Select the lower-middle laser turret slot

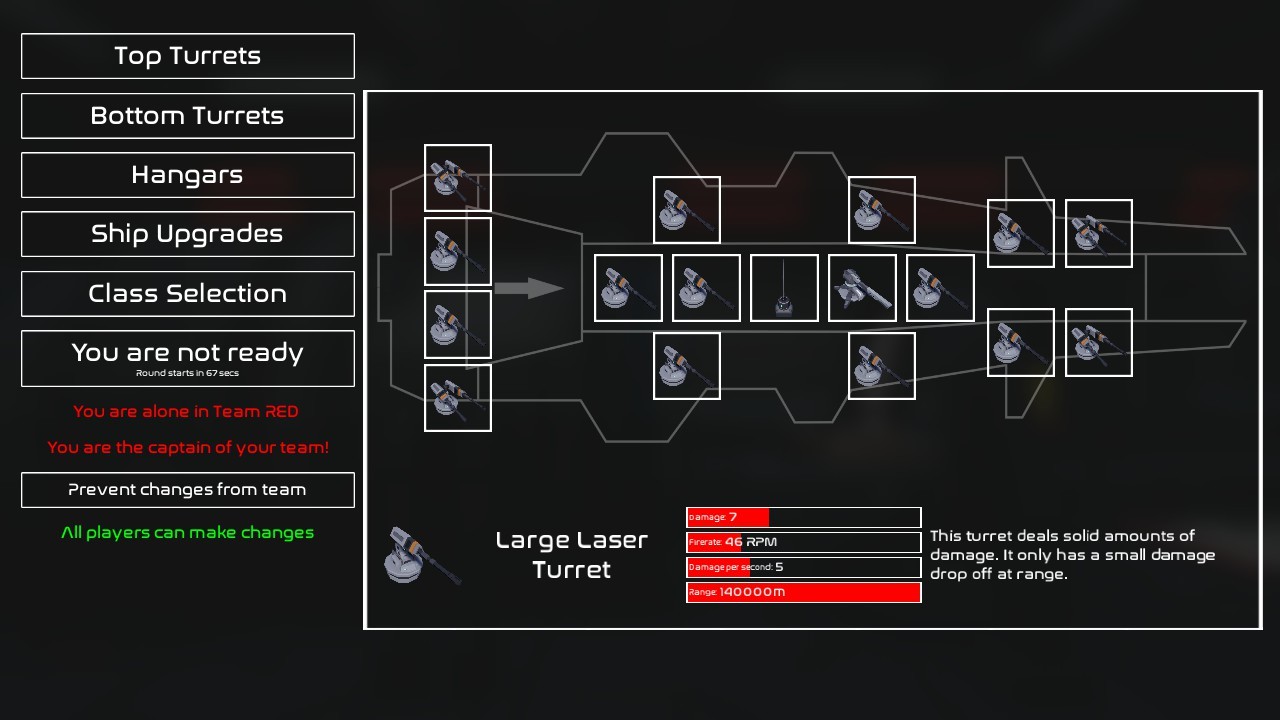pos(686,366)
